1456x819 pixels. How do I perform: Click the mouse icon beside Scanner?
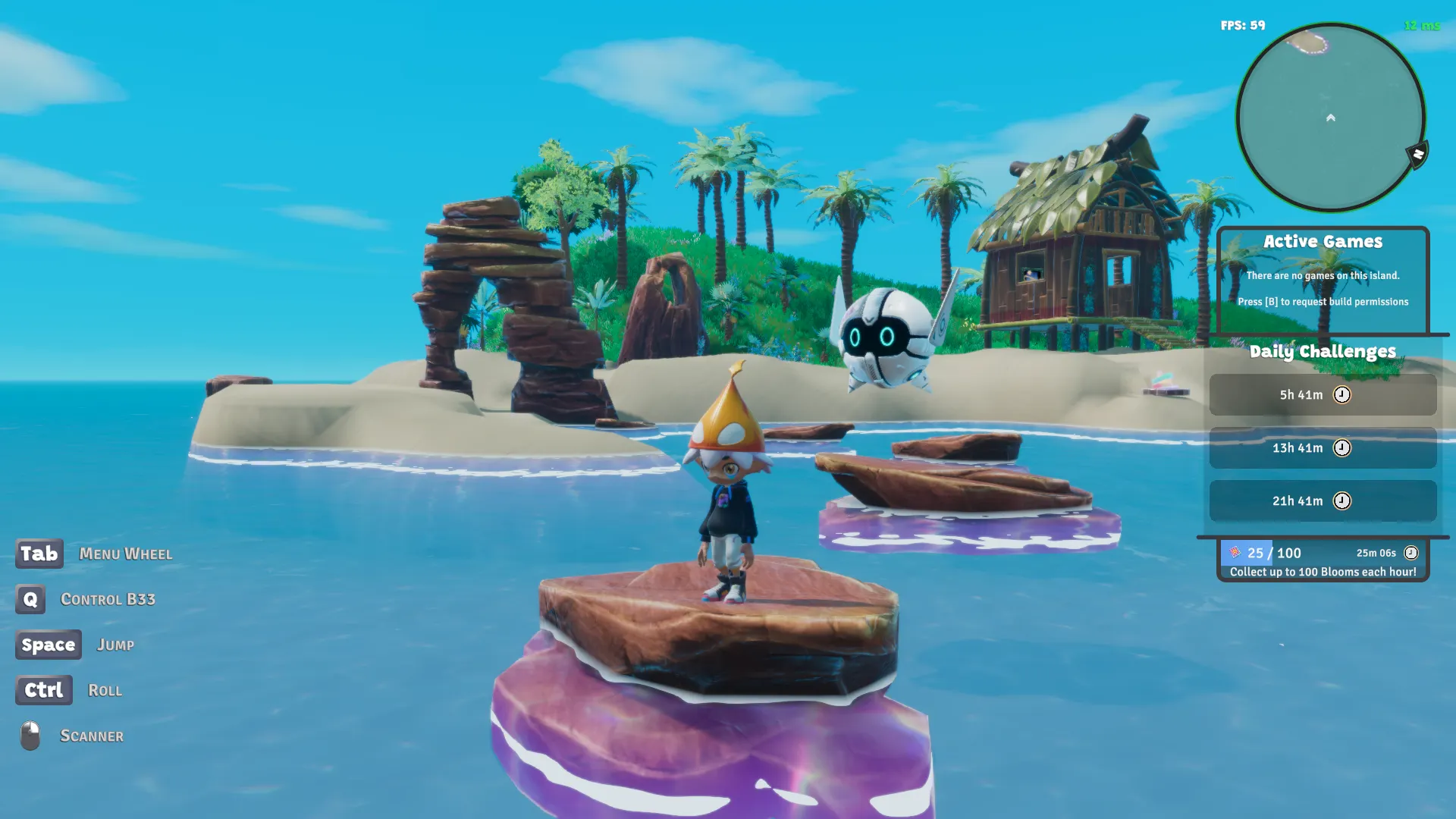click(27, 734)
